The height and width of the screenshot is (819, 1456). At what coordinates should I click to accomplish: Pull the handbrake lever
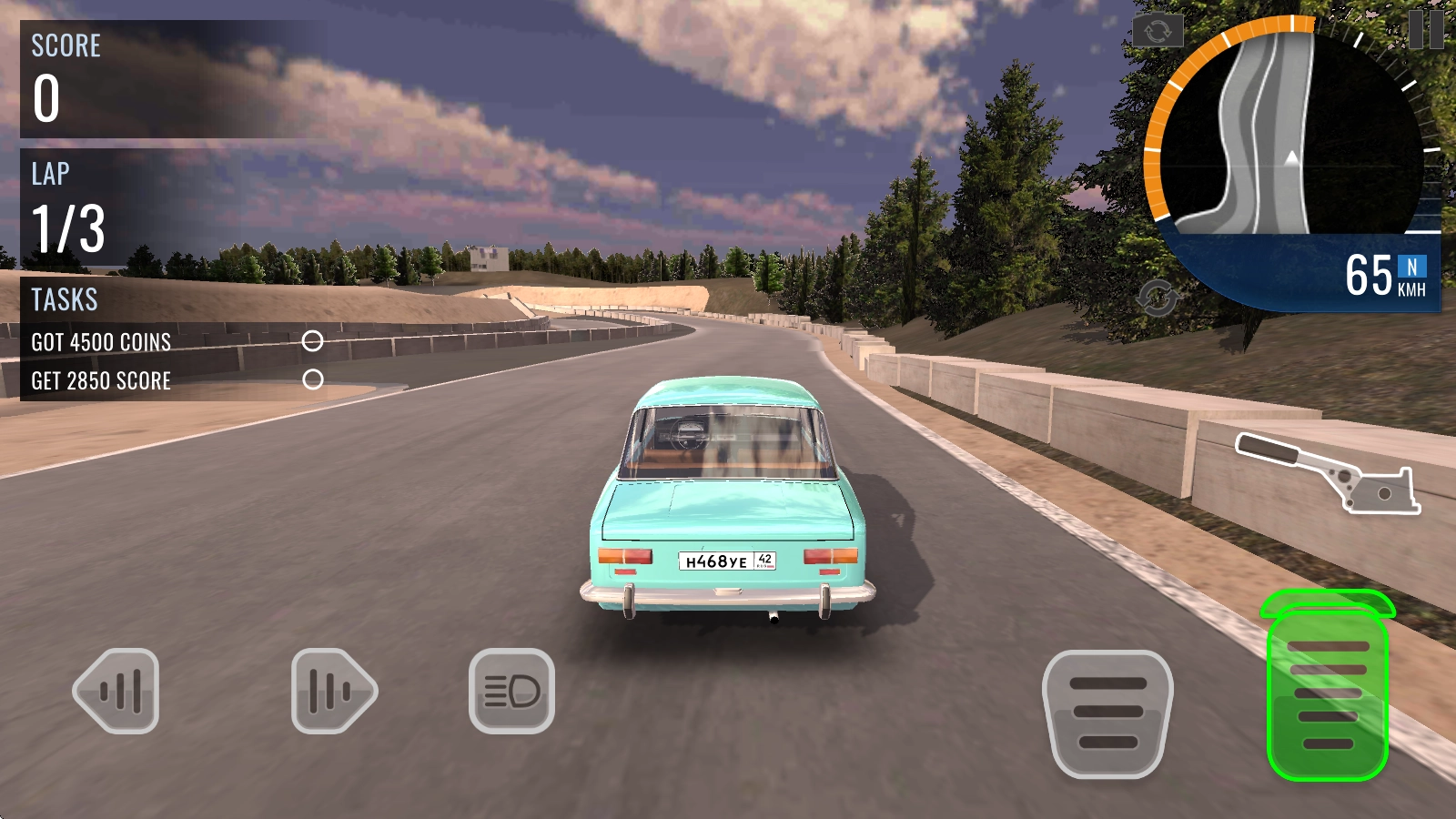(x=1328, y=471)
